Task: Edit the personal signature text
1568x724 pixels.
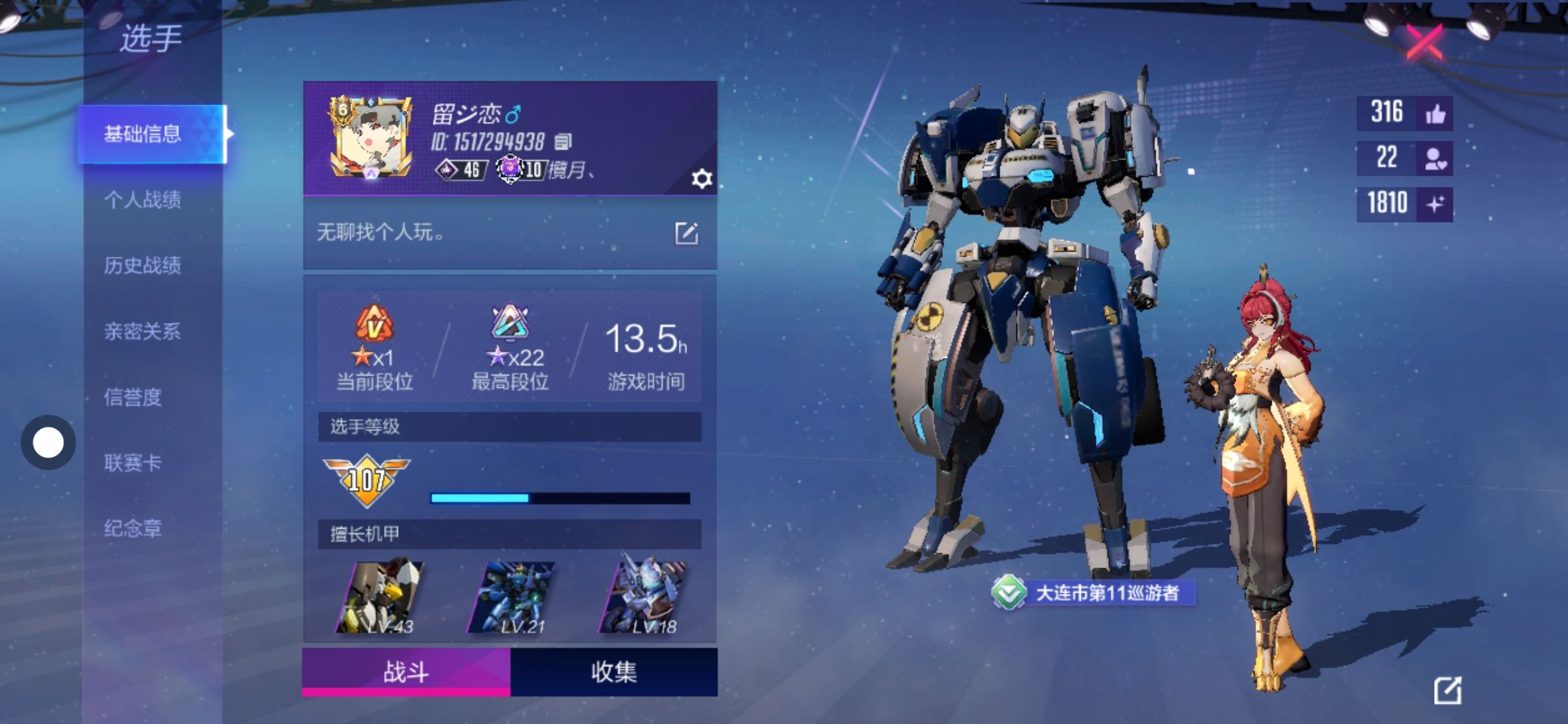Action: 686,233
